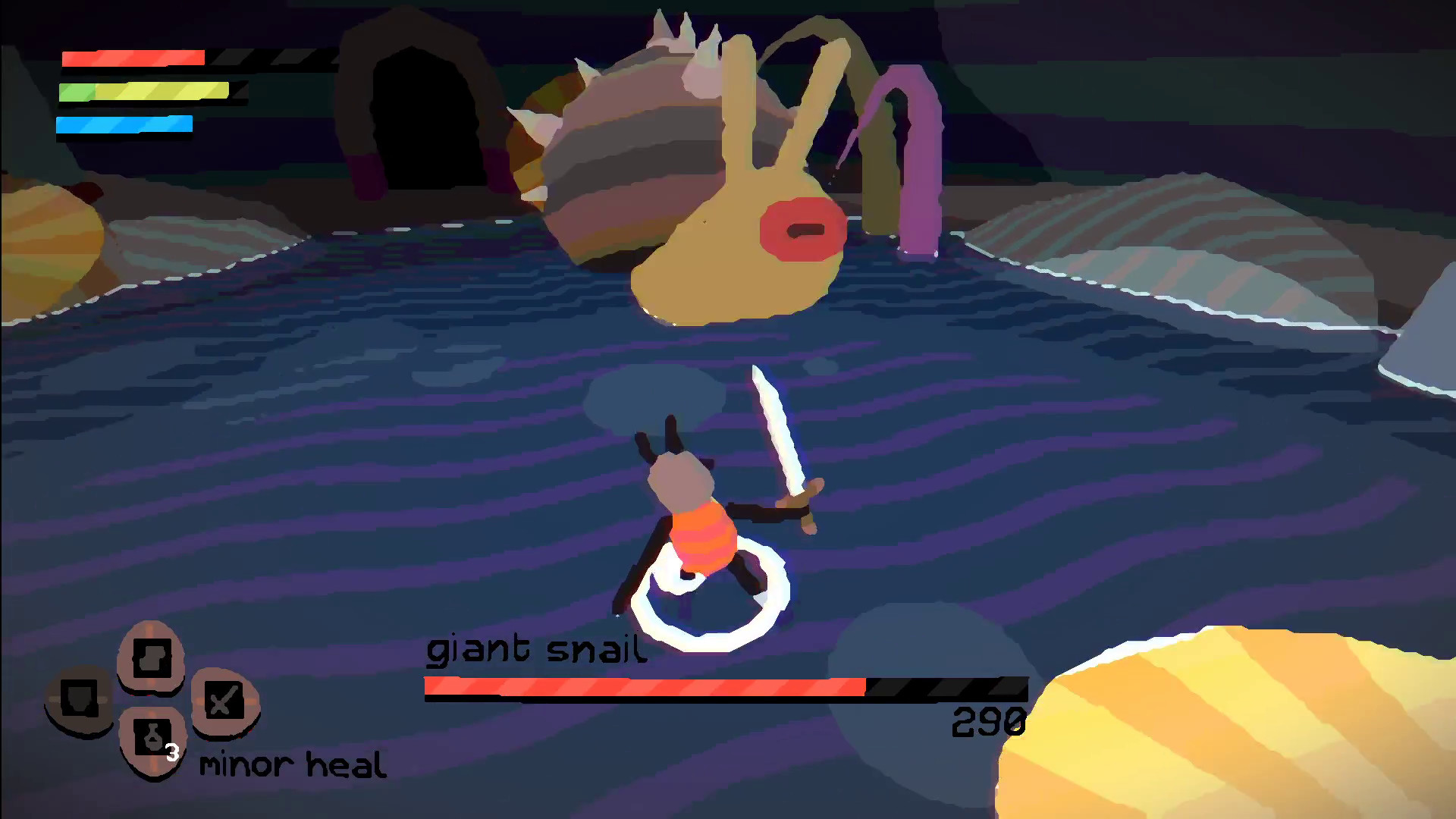Click the red health bar
This screenshot has height=819, width=1456.
tap(133, 58)
